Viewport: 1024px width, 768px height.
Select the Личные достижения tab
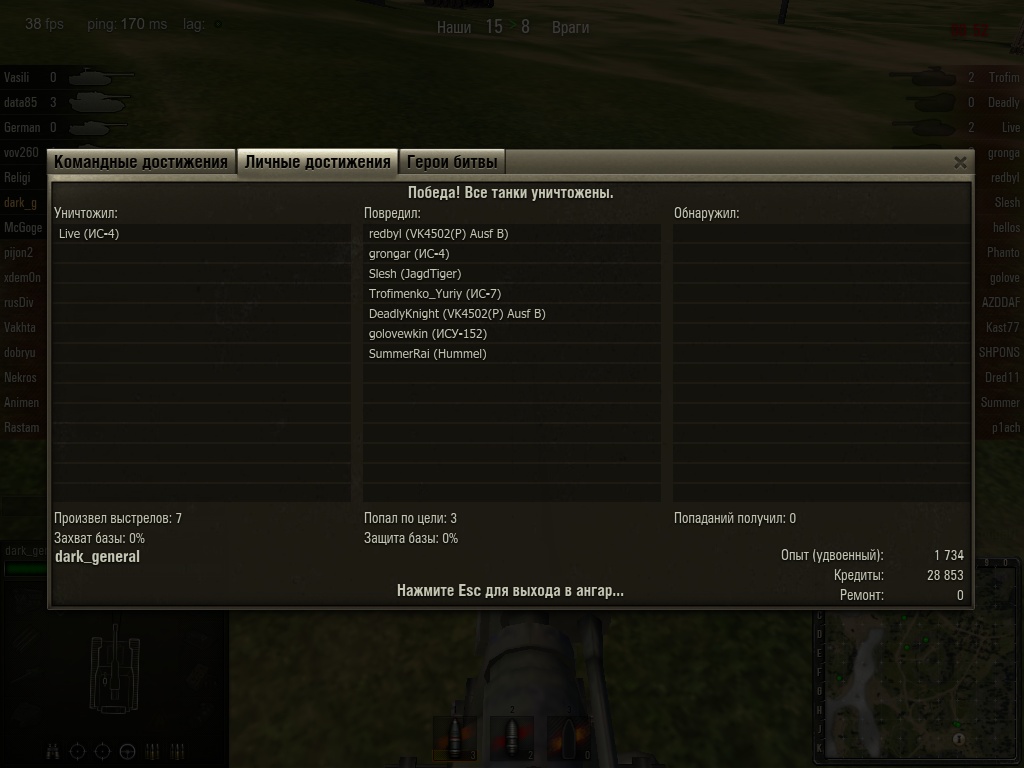point(317,162)
